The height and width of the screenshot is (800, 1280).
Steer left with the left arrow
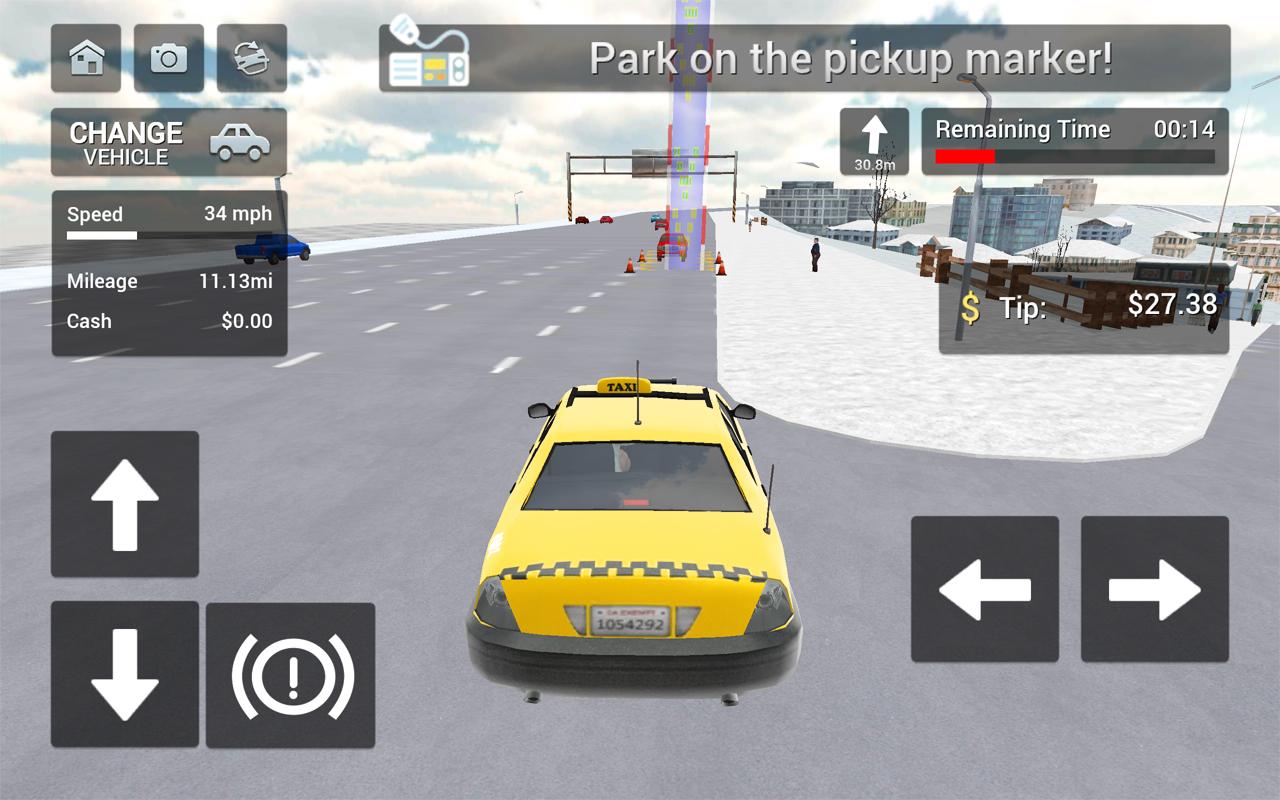click(985, 589)
